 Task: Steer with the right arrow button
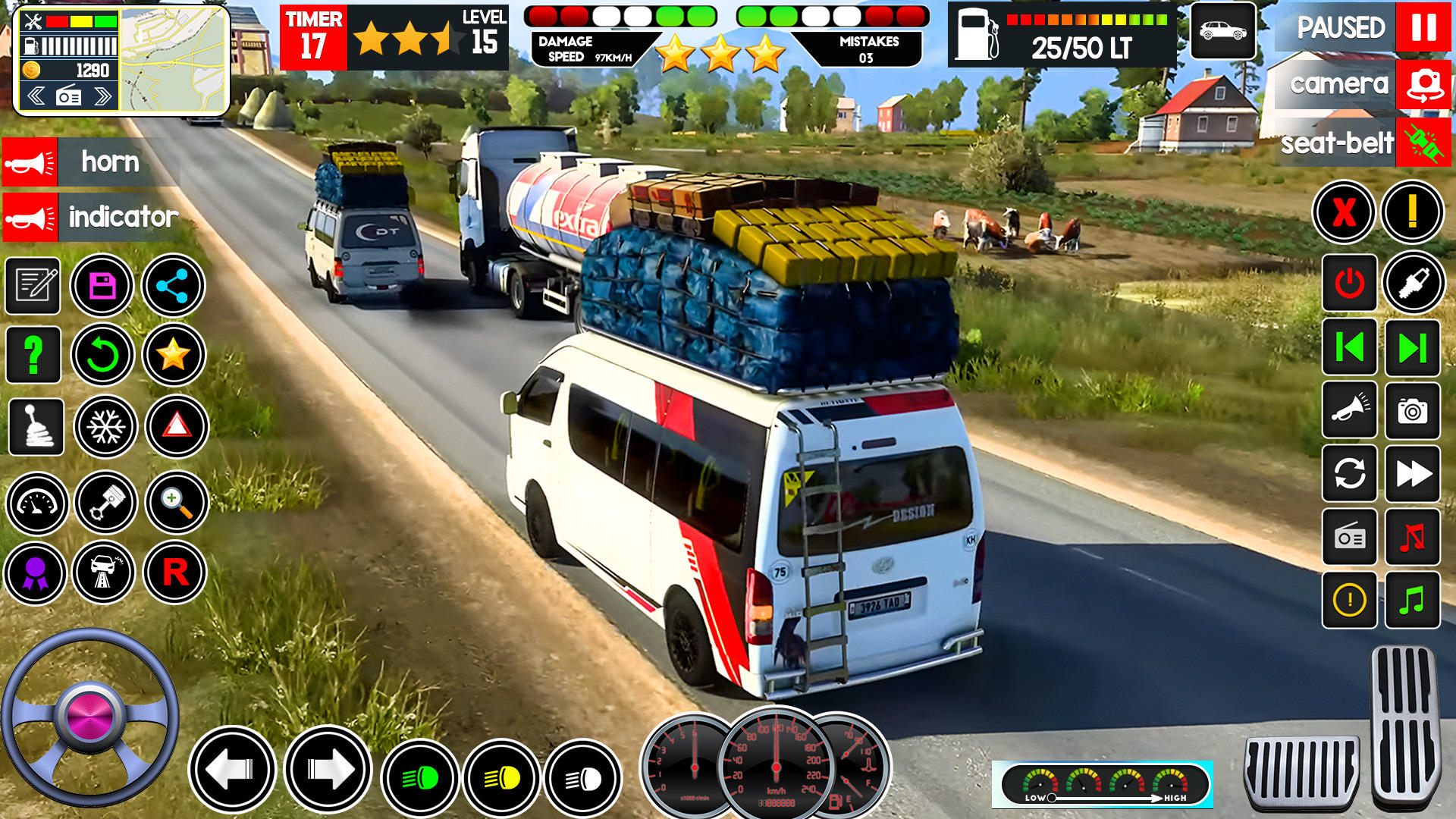[328, 770]
